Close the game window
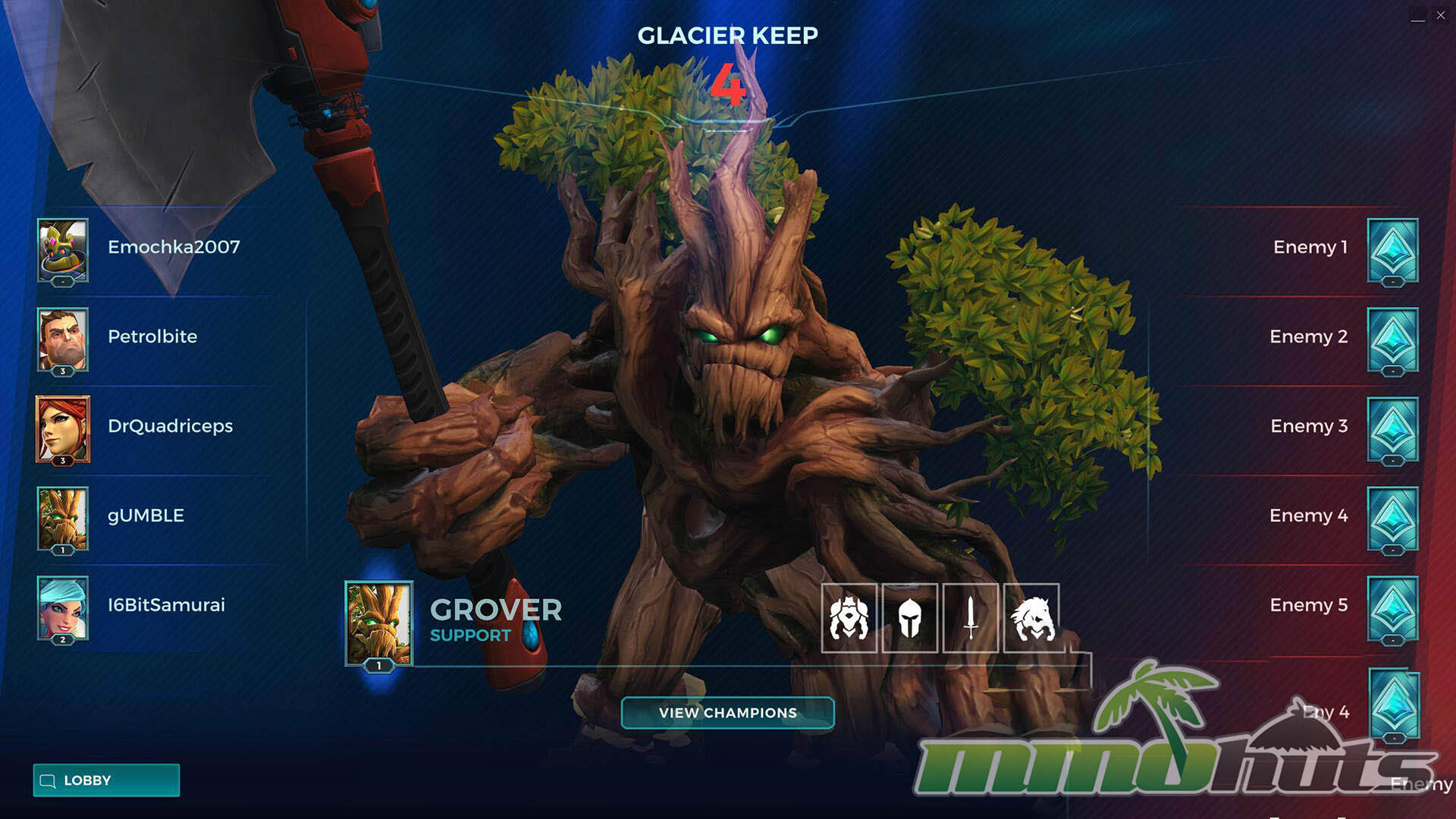Viewport: 1456px width, 819px height. 1441,15
